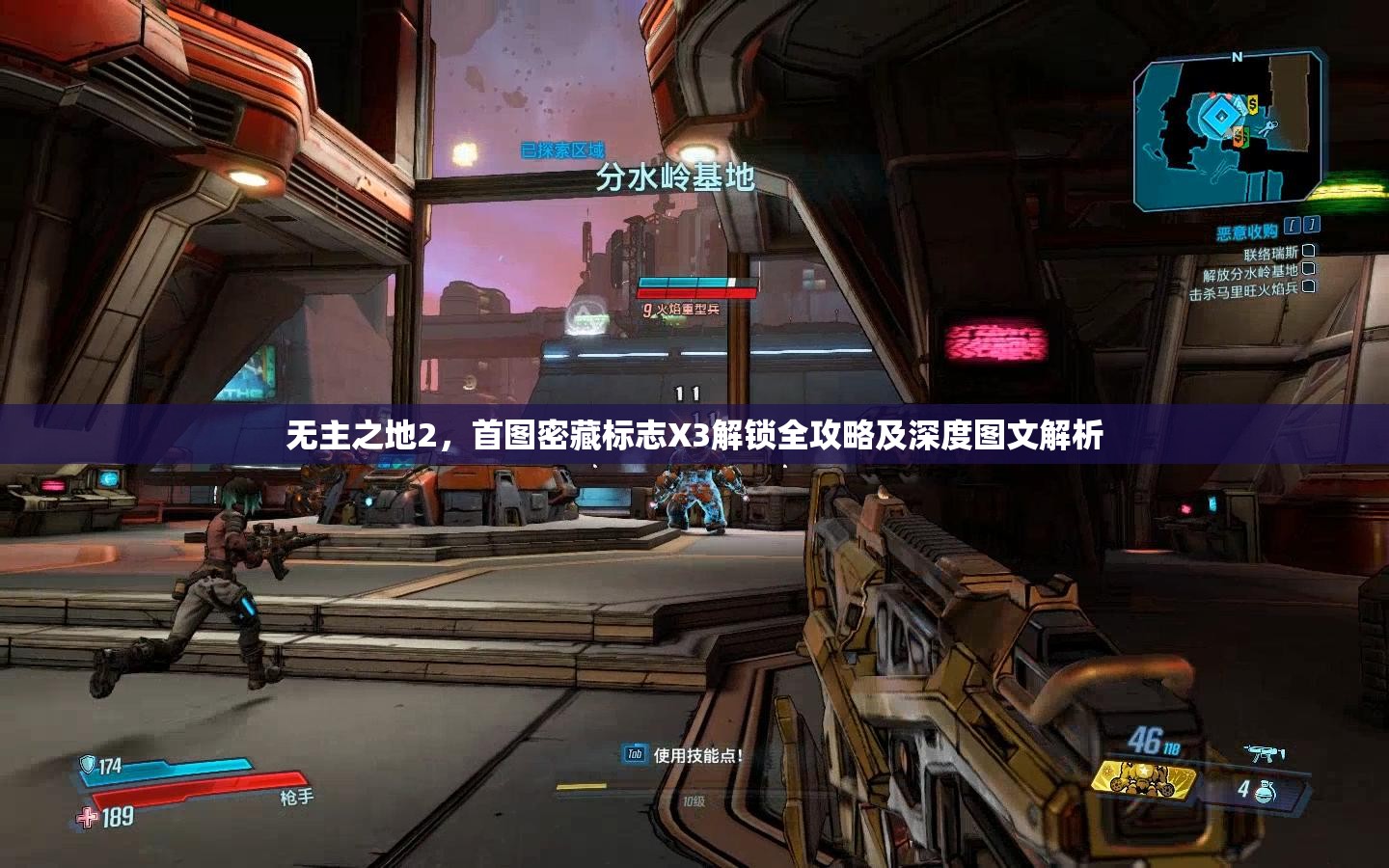This screenshot has height=868, width=1389.
Task: Click the SMG weapon silhouette icon
Action: point(1266,751)
